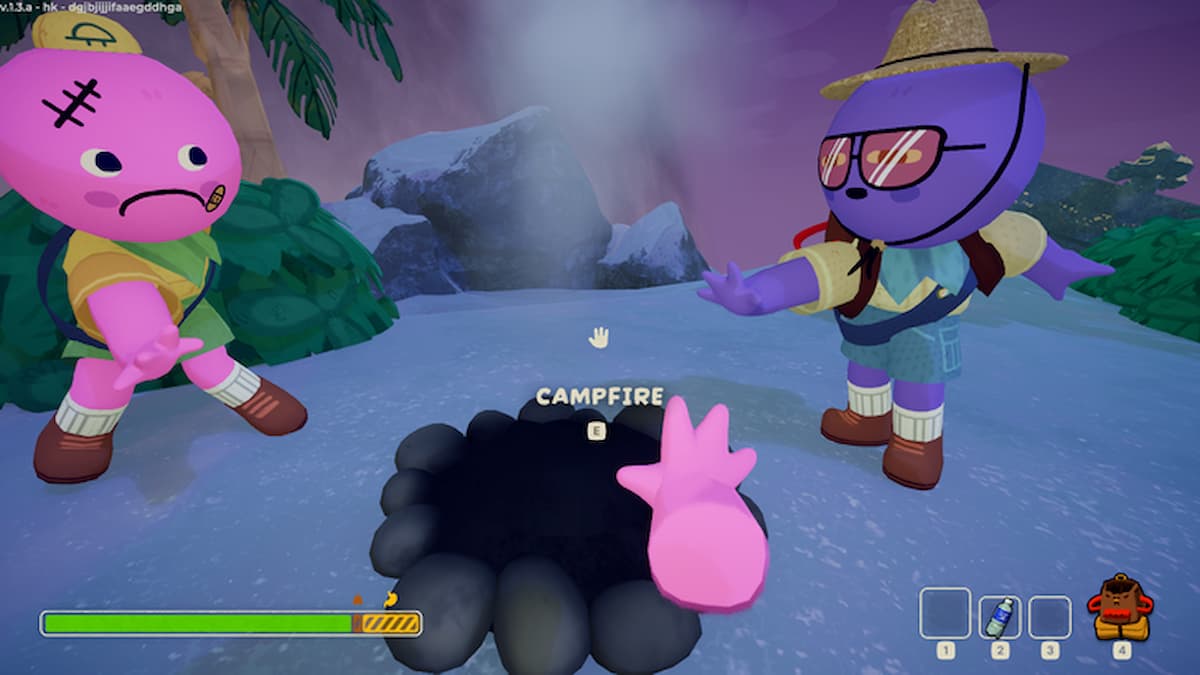Select the backpack inventory slot
The height and width of the screenshot is (675, 1200).
[1120, 608]
